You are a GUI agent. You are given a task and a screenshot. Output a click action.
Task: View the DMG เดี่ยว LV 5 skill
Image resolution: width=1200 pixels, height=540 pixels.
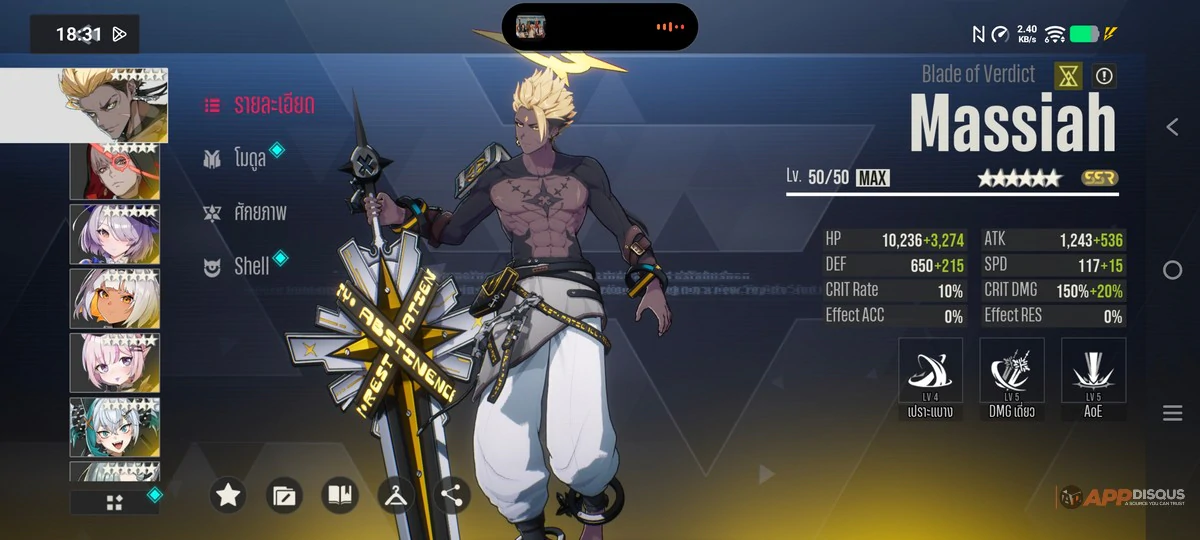[1012, 378]
